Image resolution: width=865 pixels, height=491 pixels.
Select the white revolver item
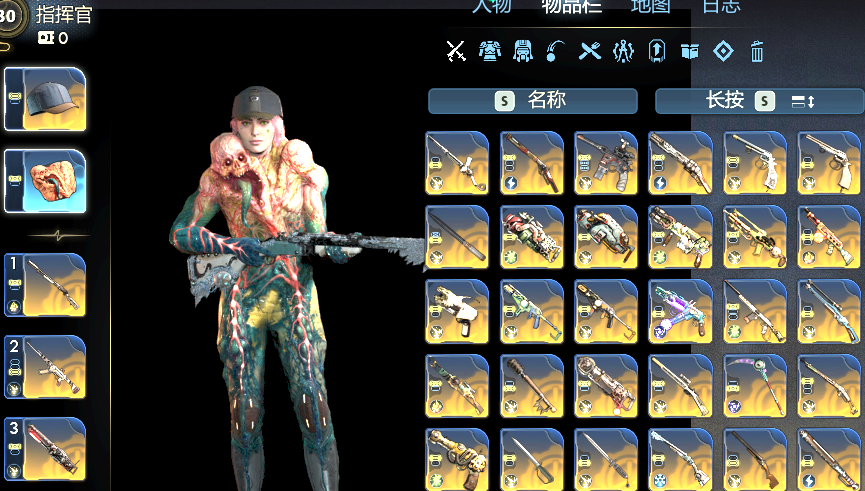(x=754, y=163)
